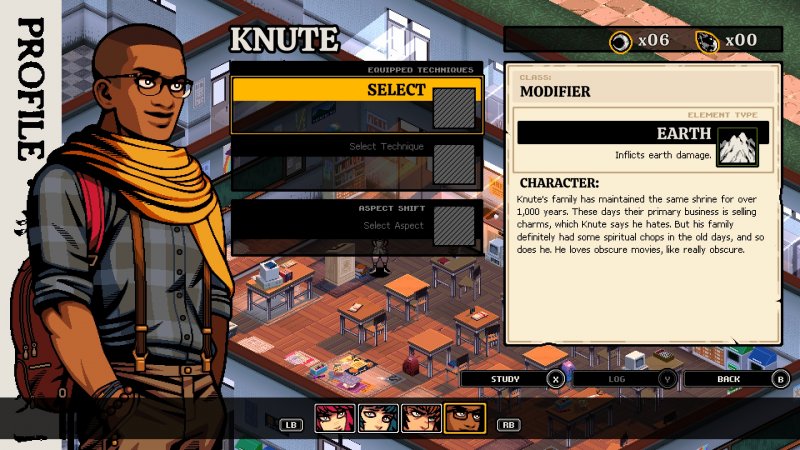Switch to the teal-haired character portrait
The image size is (800, 450).
(378, 419)
